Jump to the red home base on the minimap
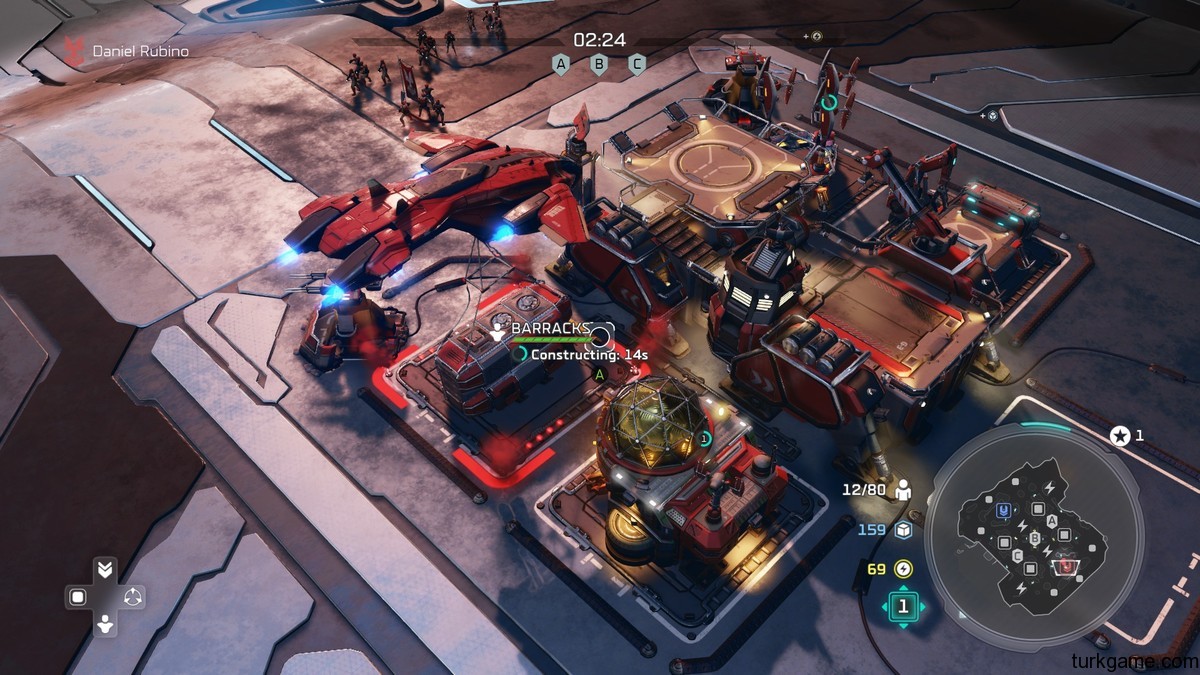 click(1068, 567)
